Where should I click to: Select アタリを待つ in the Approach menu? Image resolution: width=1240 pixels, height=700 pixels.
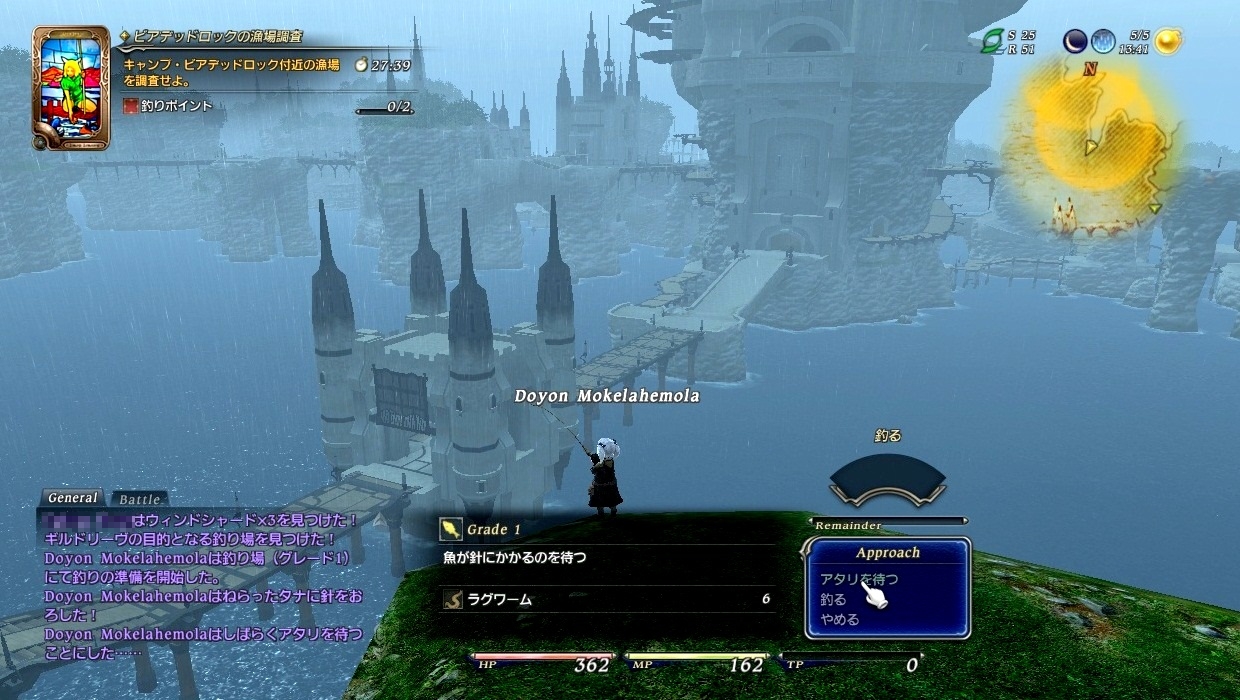point(858,579)
